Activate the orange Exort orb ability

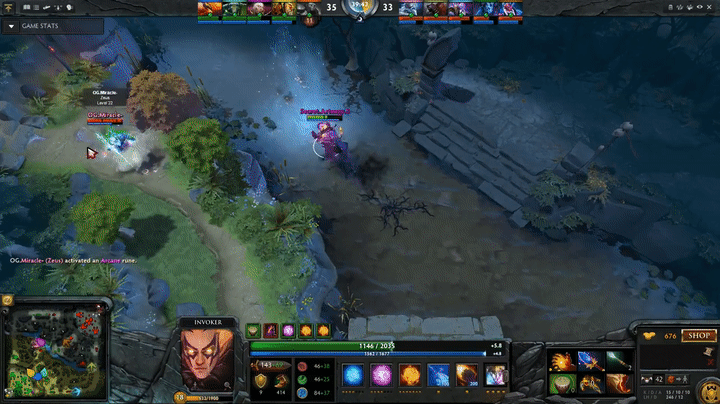pyautogui.click(x=409, y=375)
